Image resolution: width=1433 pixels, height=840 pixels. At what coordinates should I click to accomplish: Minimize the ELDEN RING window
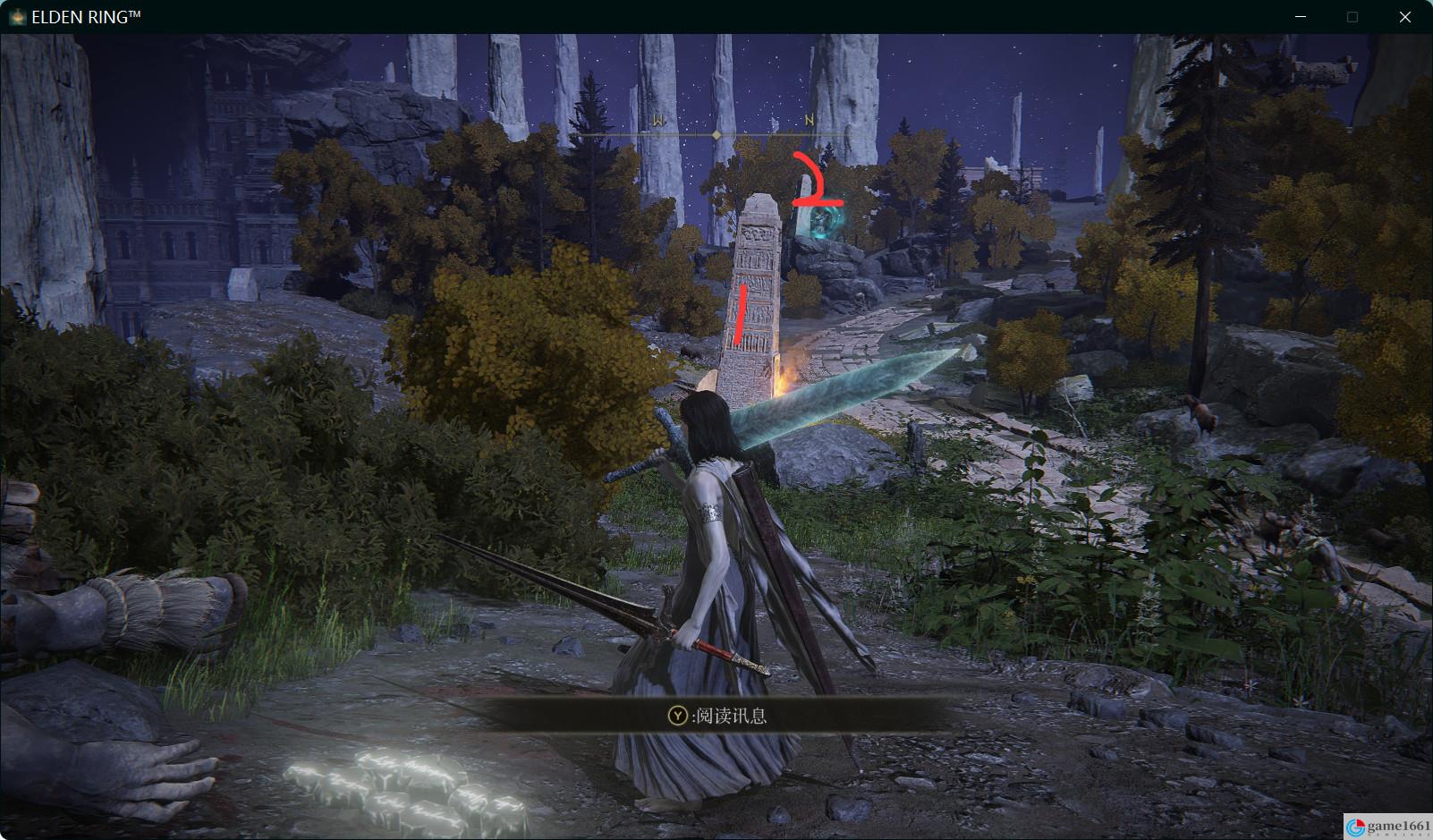[x=1299, y=17]
